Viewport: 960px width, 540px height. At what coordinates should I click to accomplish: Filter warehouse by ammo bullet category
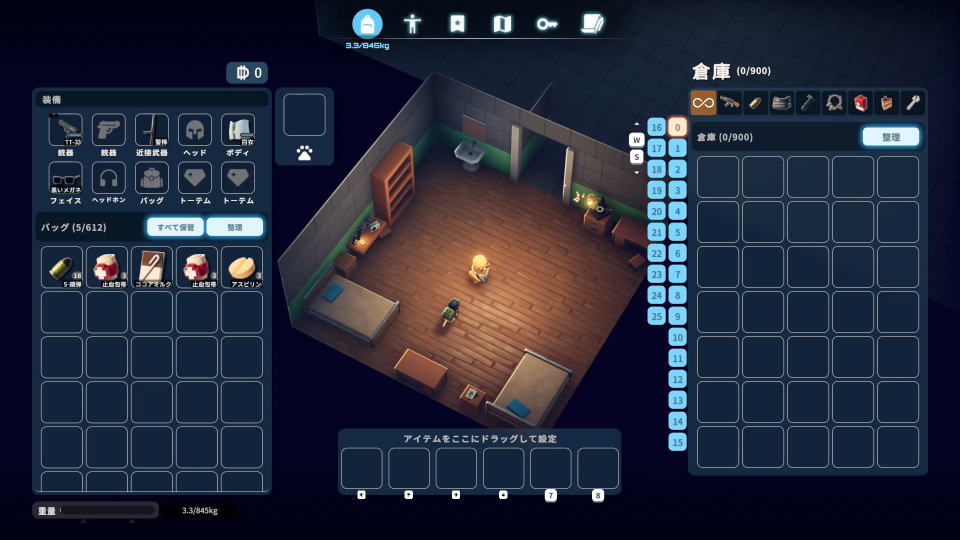coord(756,102)
